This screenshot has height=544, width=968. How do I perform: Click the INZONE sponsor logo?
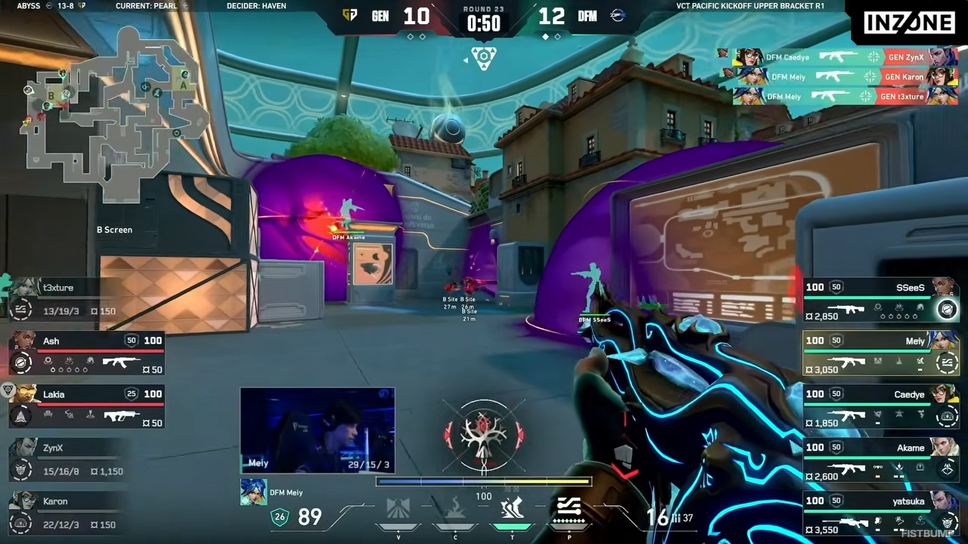[x=908, y=22]
